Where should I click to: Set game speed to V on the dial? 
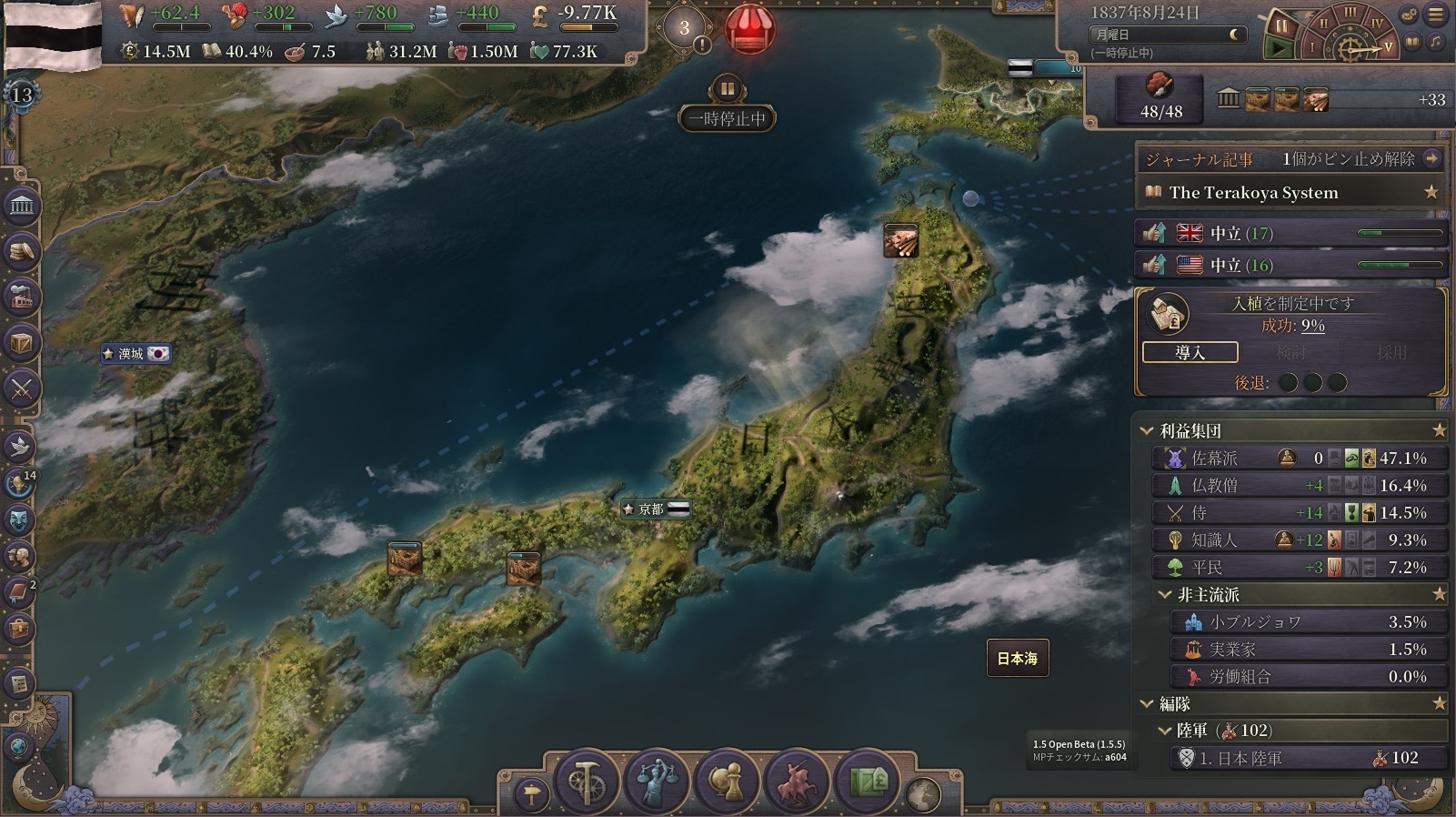(1388, 46)
